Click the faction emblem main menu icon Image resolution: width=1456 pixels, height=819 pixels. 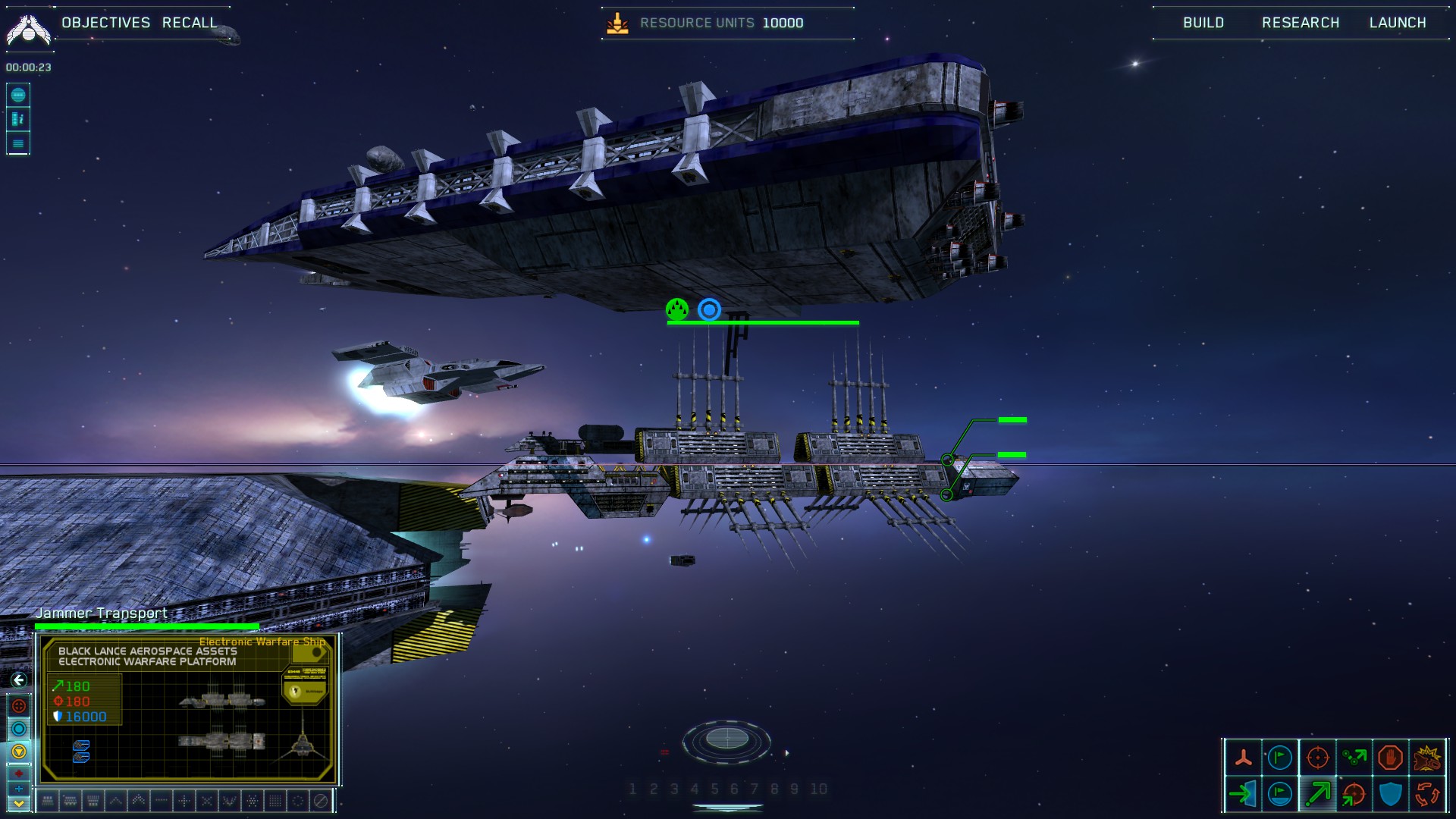pyautogui.click(x=28, y=30)
